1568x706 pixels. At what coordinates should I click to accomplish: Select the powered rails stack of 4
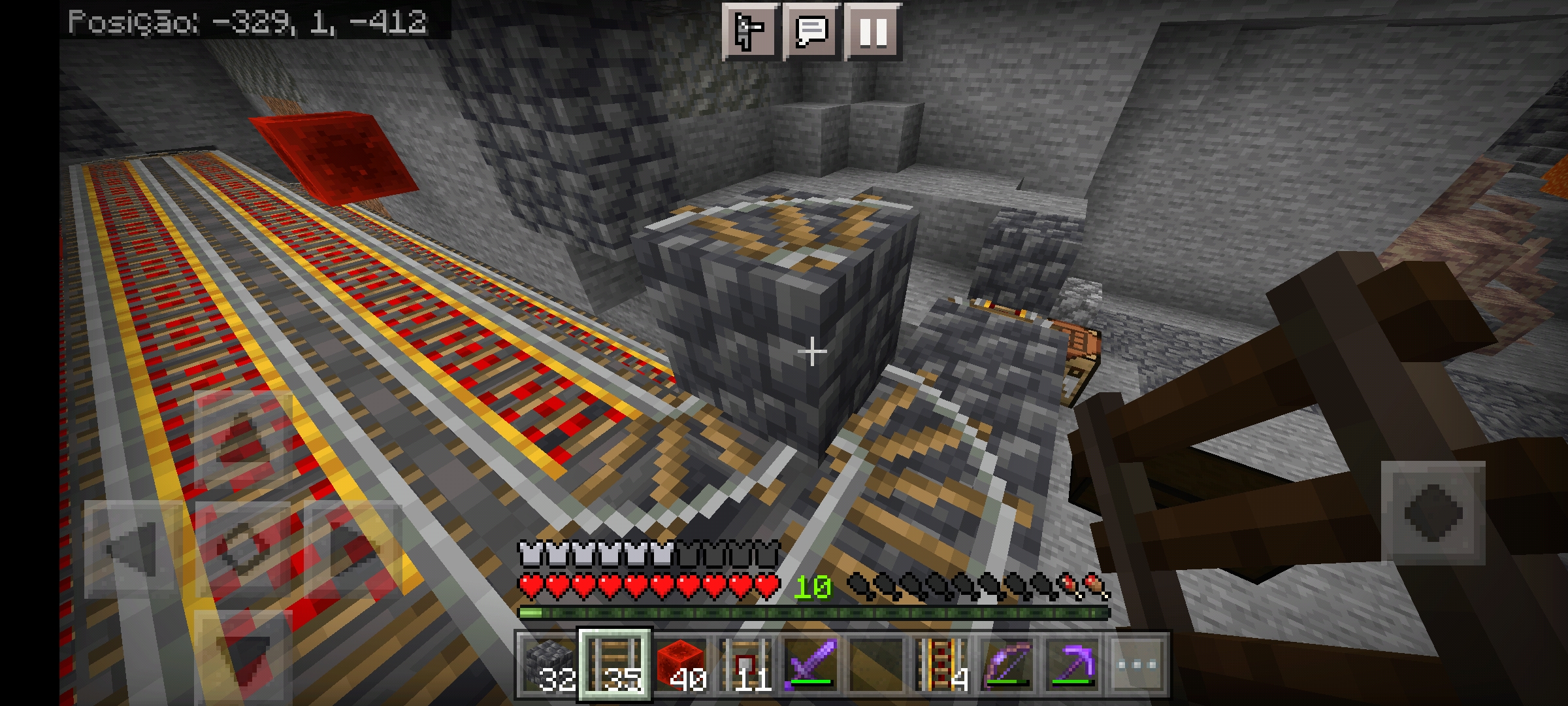[x=941, y=665]
